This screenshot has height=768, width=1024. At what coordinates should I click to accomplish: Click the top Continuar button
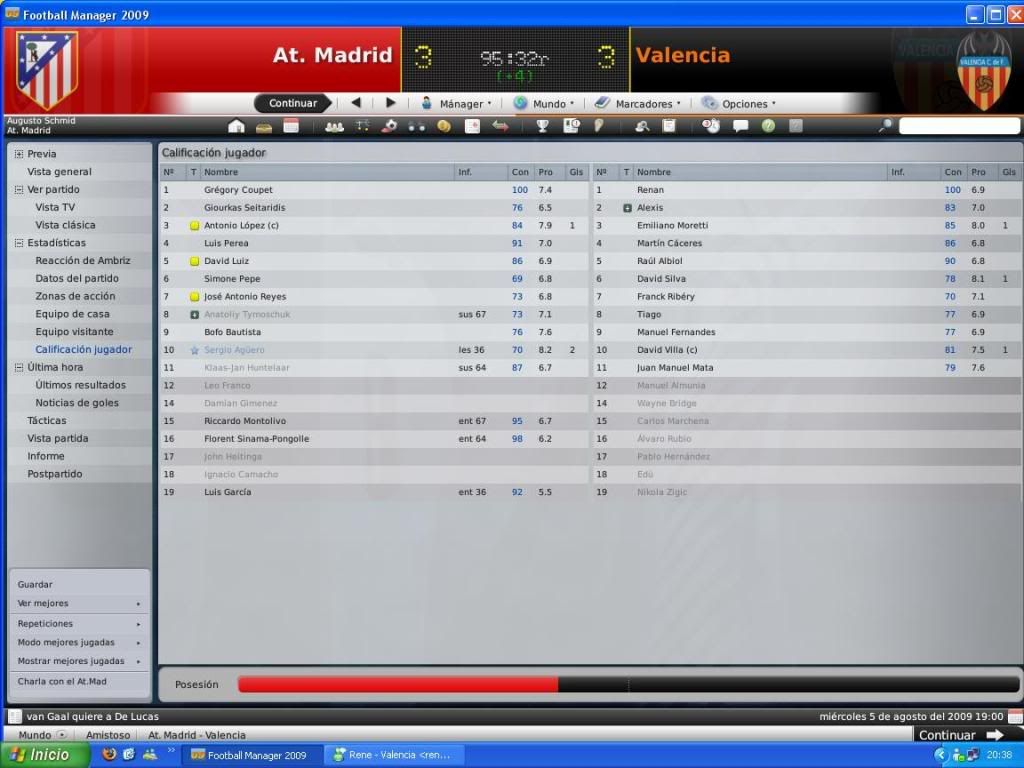click(x=292, y=103)
